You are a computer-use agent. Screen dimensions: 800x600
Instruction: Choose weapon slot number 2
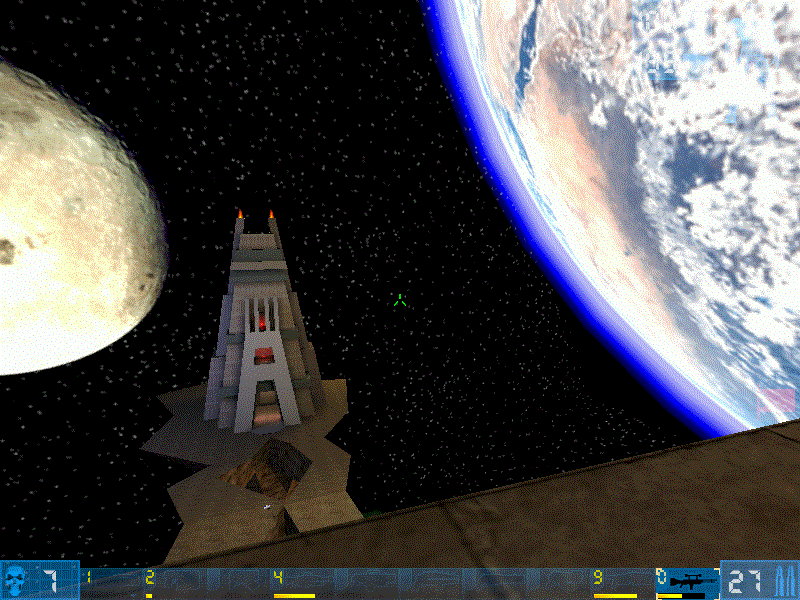150,578
